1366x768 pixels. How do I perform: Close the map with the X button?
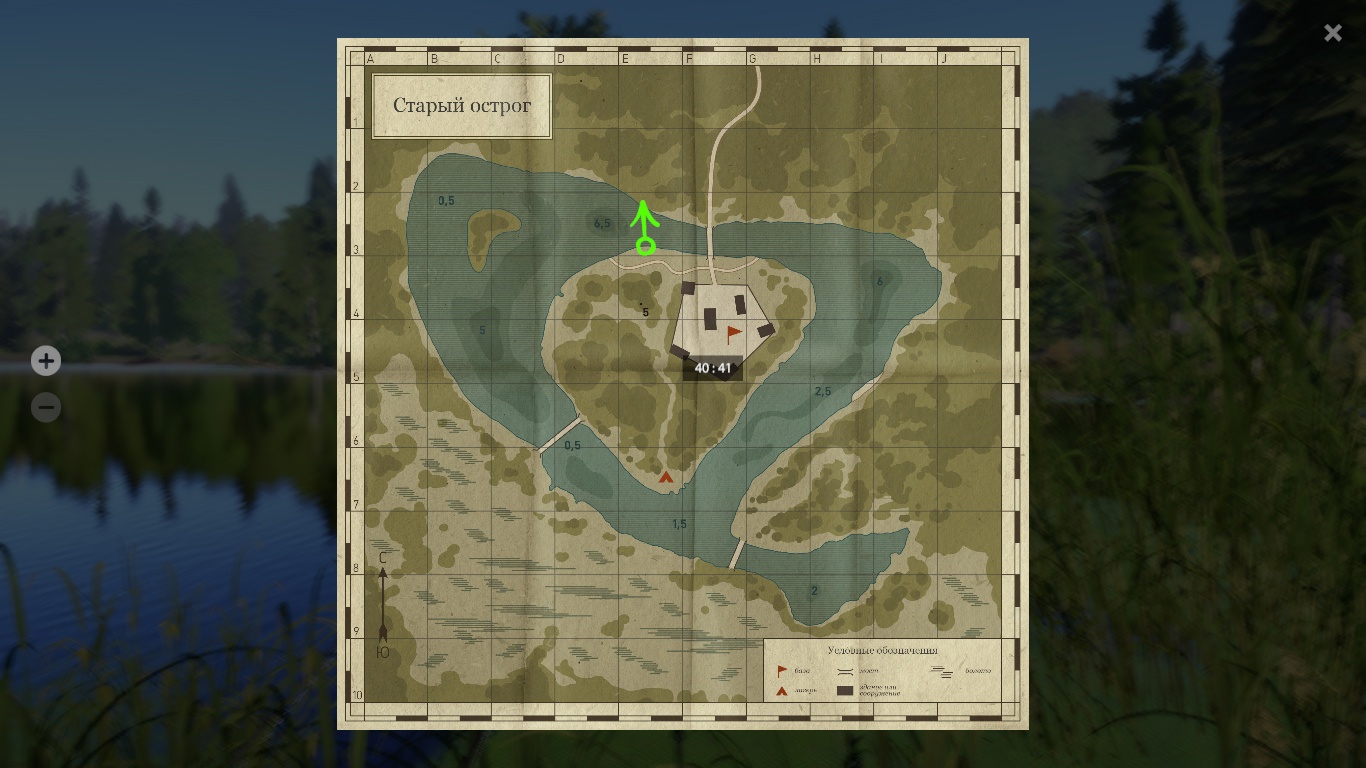pos(1332,33)
